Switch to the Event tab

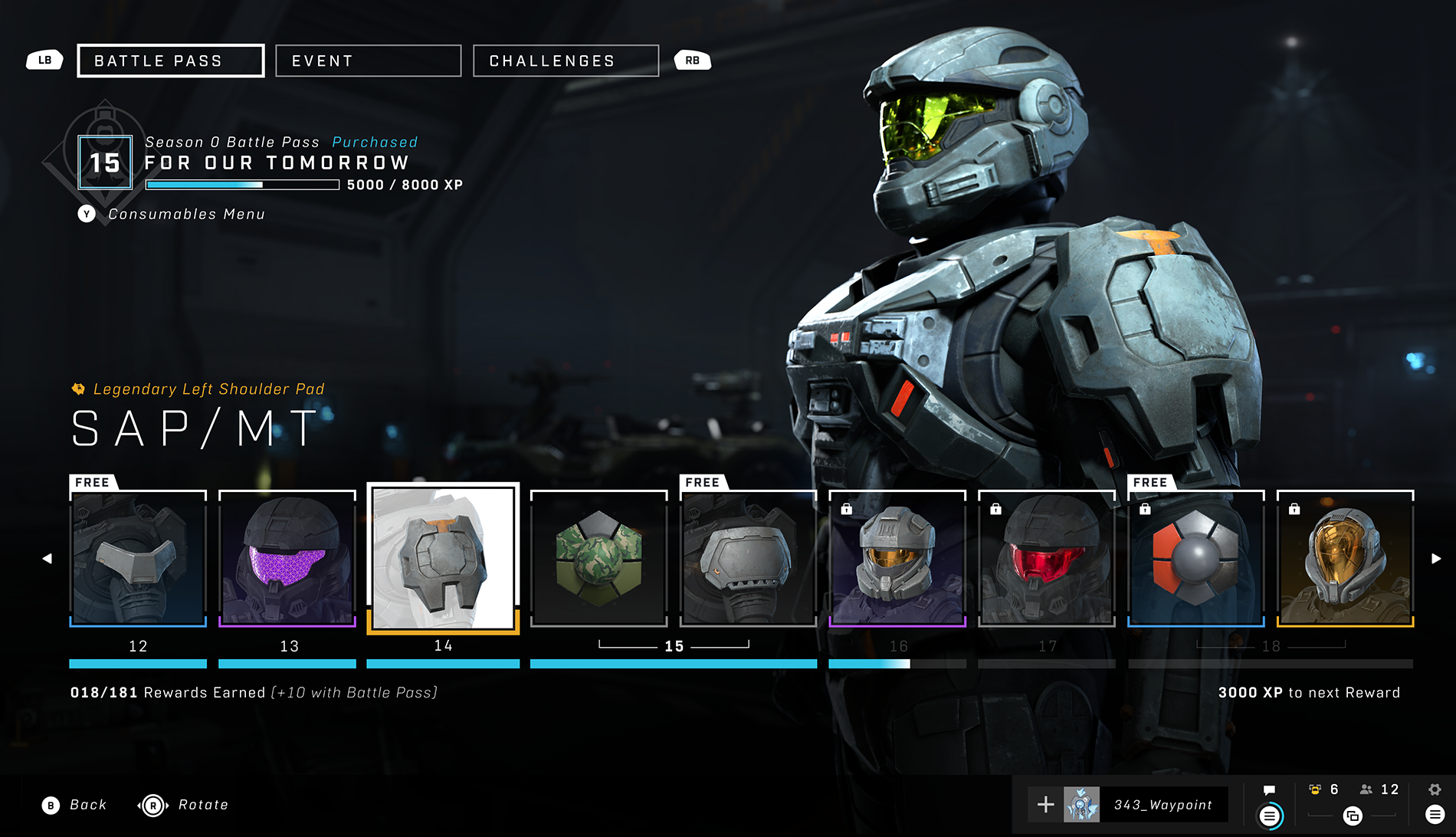[368, 61]
